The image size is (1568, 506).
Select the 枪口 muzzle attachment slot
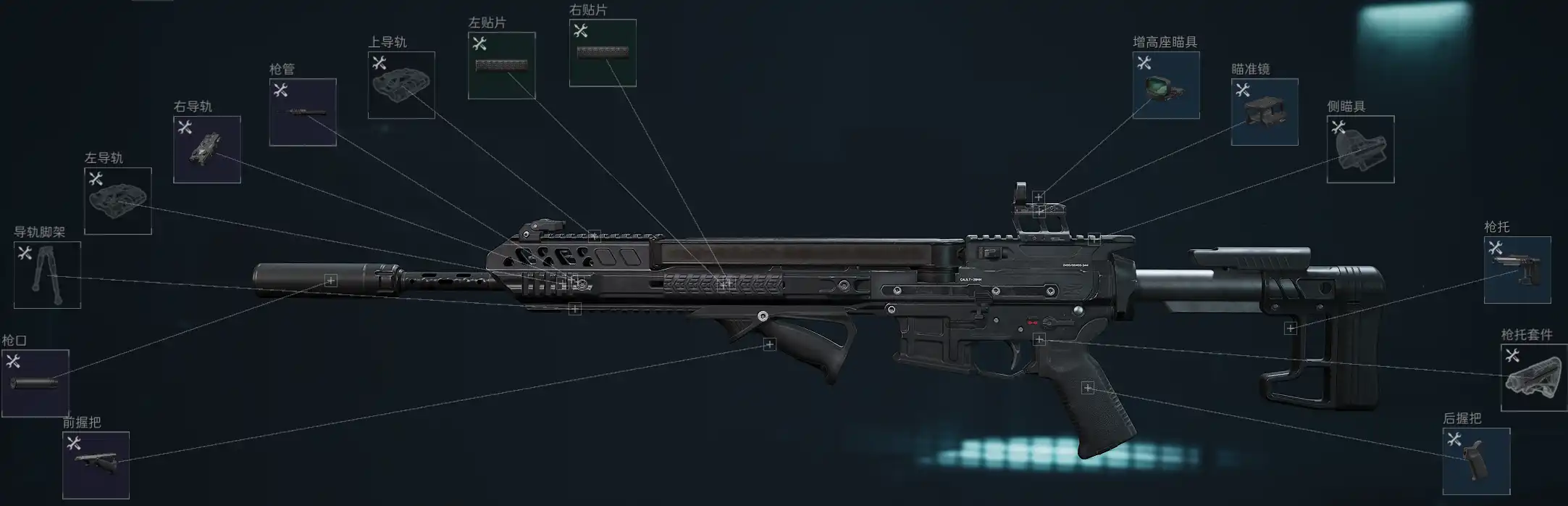coord(35,383)
